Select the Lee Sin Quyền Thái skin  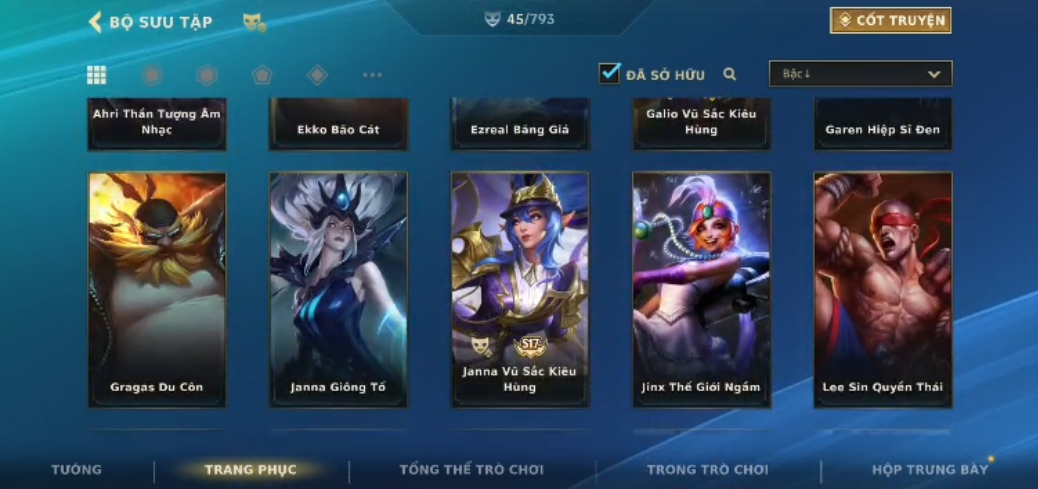(x=882, y=289)
